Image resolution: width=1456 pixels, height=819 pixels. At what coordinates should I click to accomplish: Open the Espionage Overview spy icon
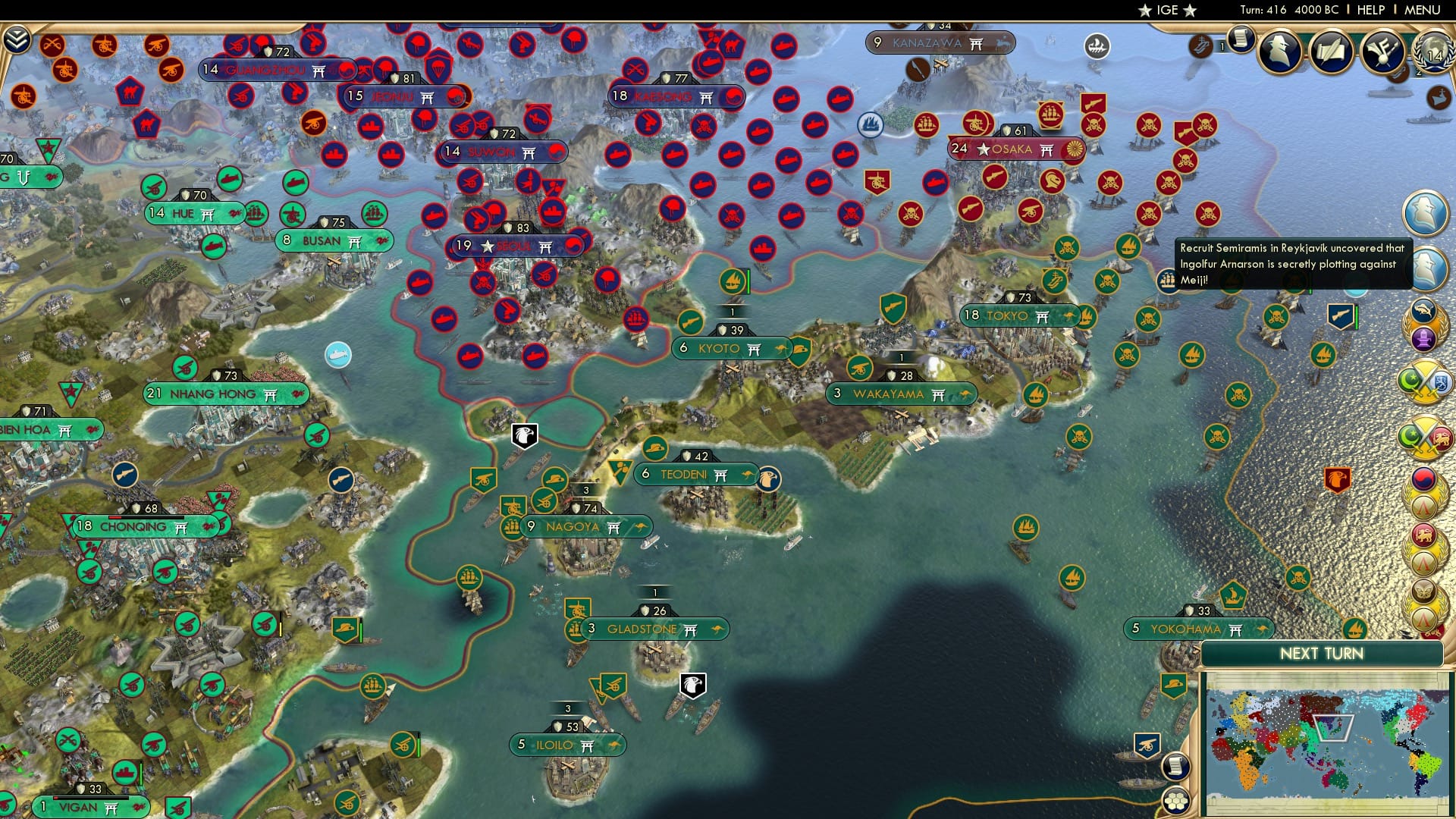point(1279,50)
